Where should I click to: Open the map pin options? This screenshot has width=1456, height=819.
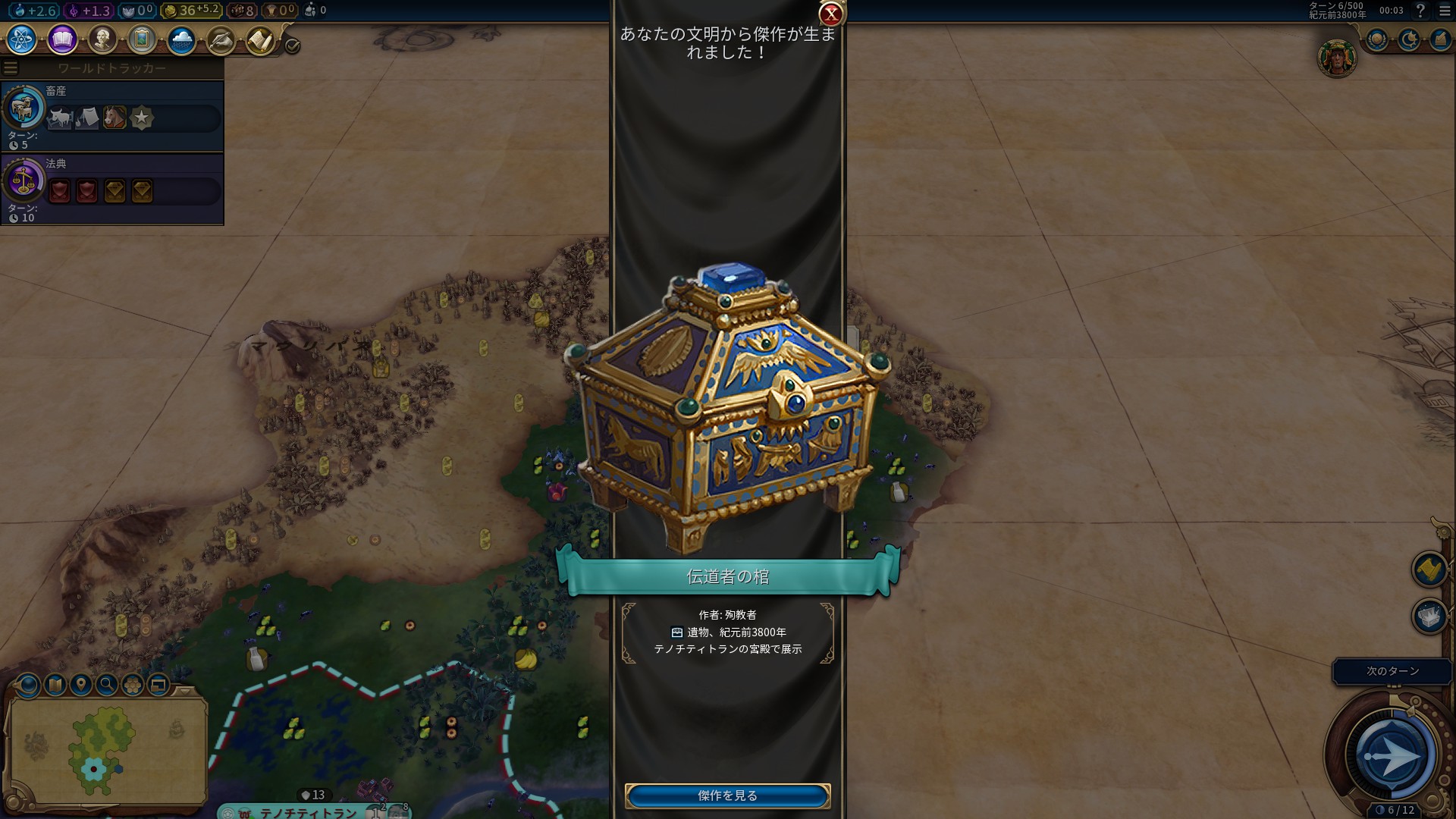[80, 685]
